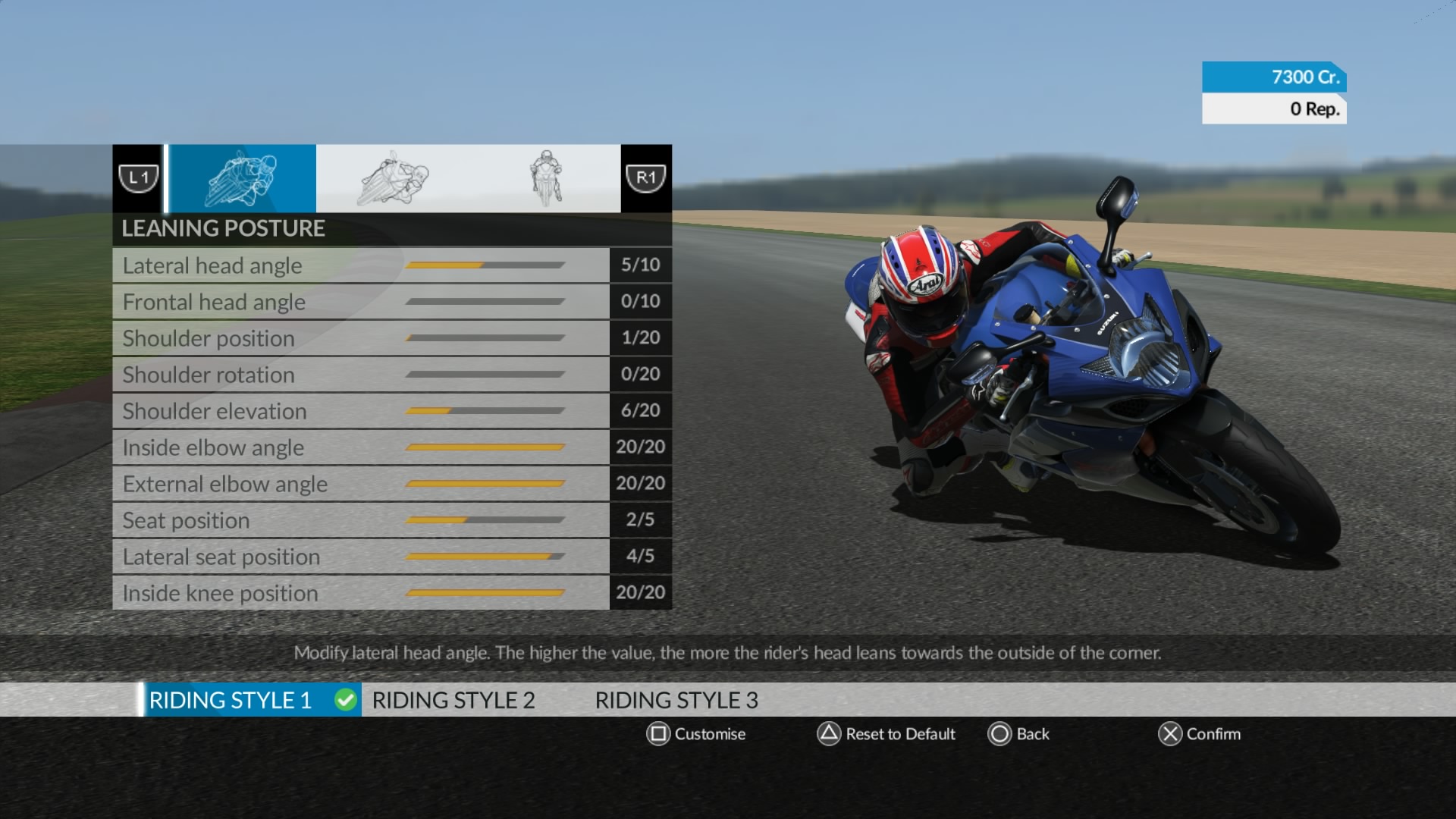Screen dimensions: 1456x819
Task: Confirm the riding style selection
Action: pyautogui.click(x=1199, y=734)
